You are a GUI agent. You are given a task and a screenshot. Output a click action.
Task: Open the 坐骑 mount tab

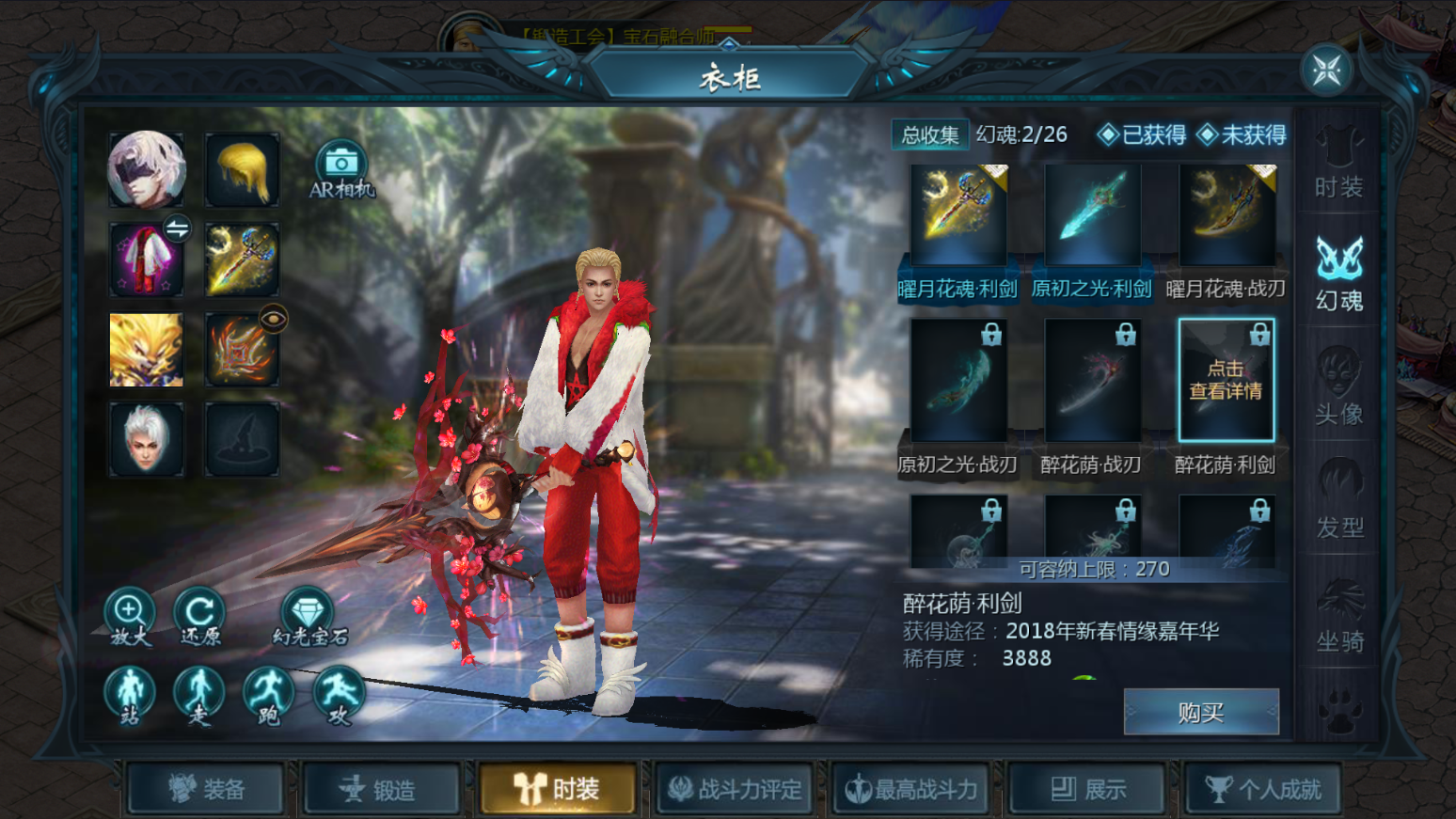click(x=1338, y=615)
